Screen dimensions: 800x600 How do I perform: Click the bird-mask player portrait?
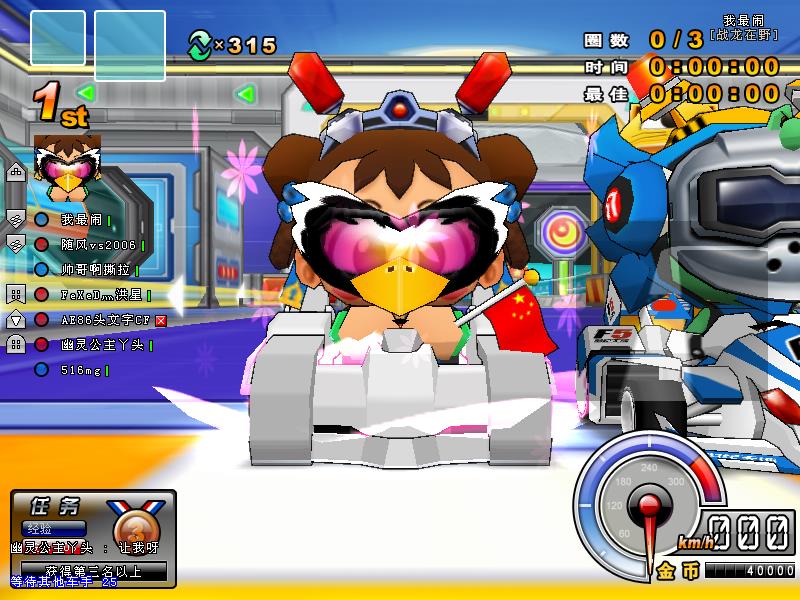63,161
